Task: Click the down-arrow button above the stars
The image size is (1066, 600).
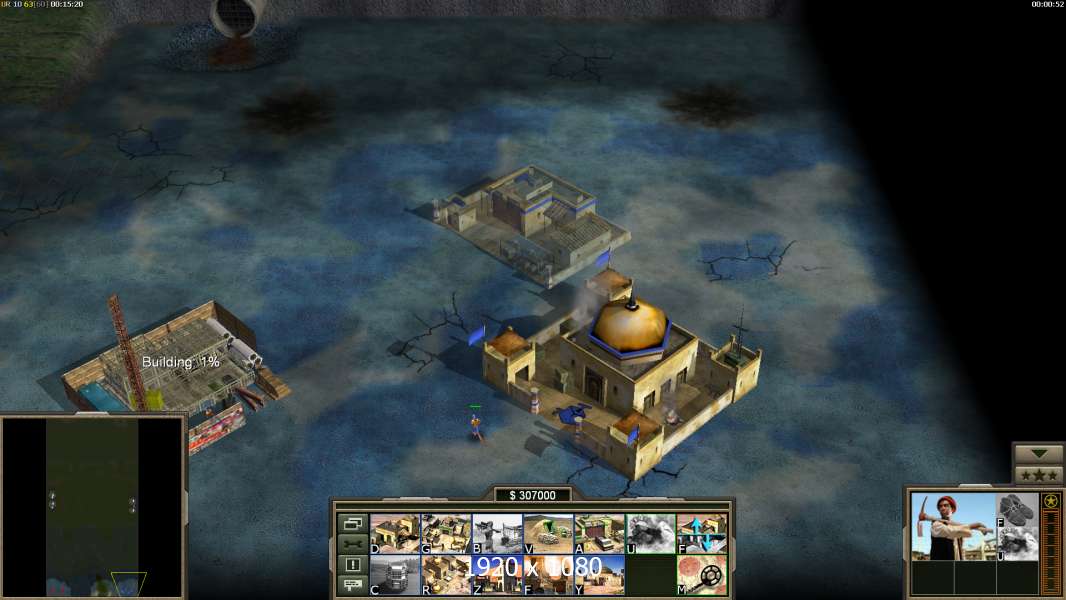Action: pyautogui.click(x=1038, y=454)
